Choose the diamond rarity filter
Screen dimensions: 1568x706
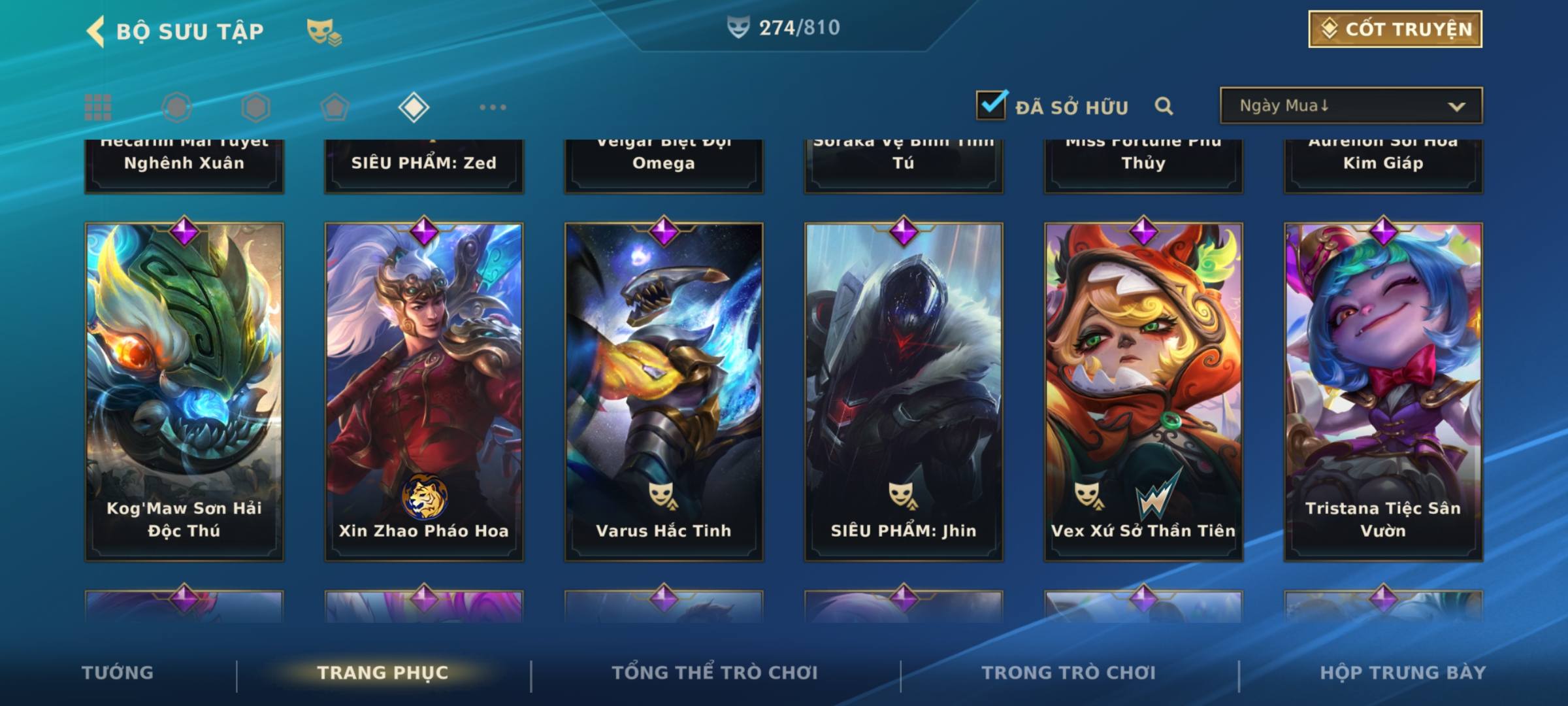[x=414, y=107]
